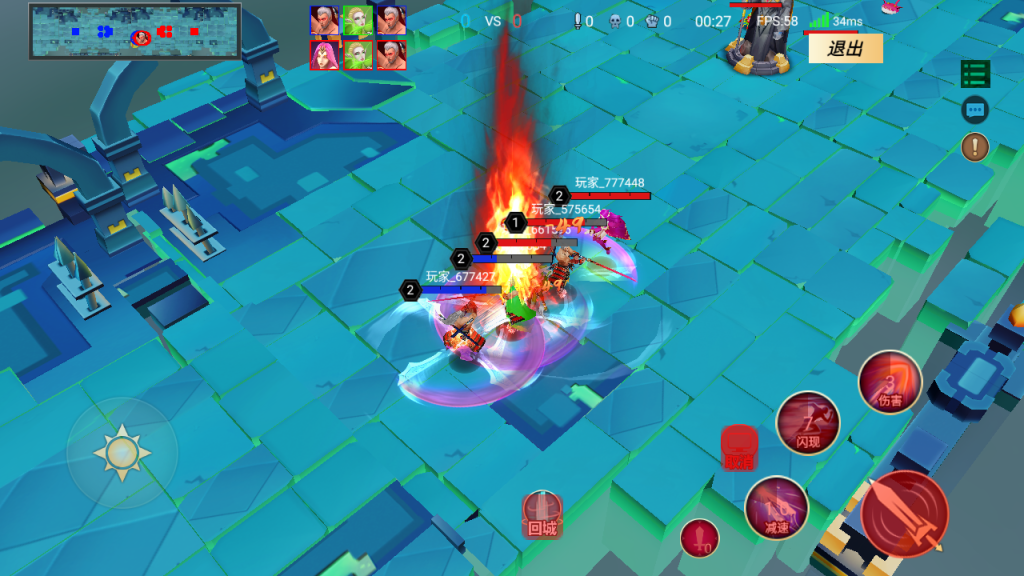The height and width of the screenshot is (576, 1024).
Task: Click the 退出 exit button
Action: point(845,48)
